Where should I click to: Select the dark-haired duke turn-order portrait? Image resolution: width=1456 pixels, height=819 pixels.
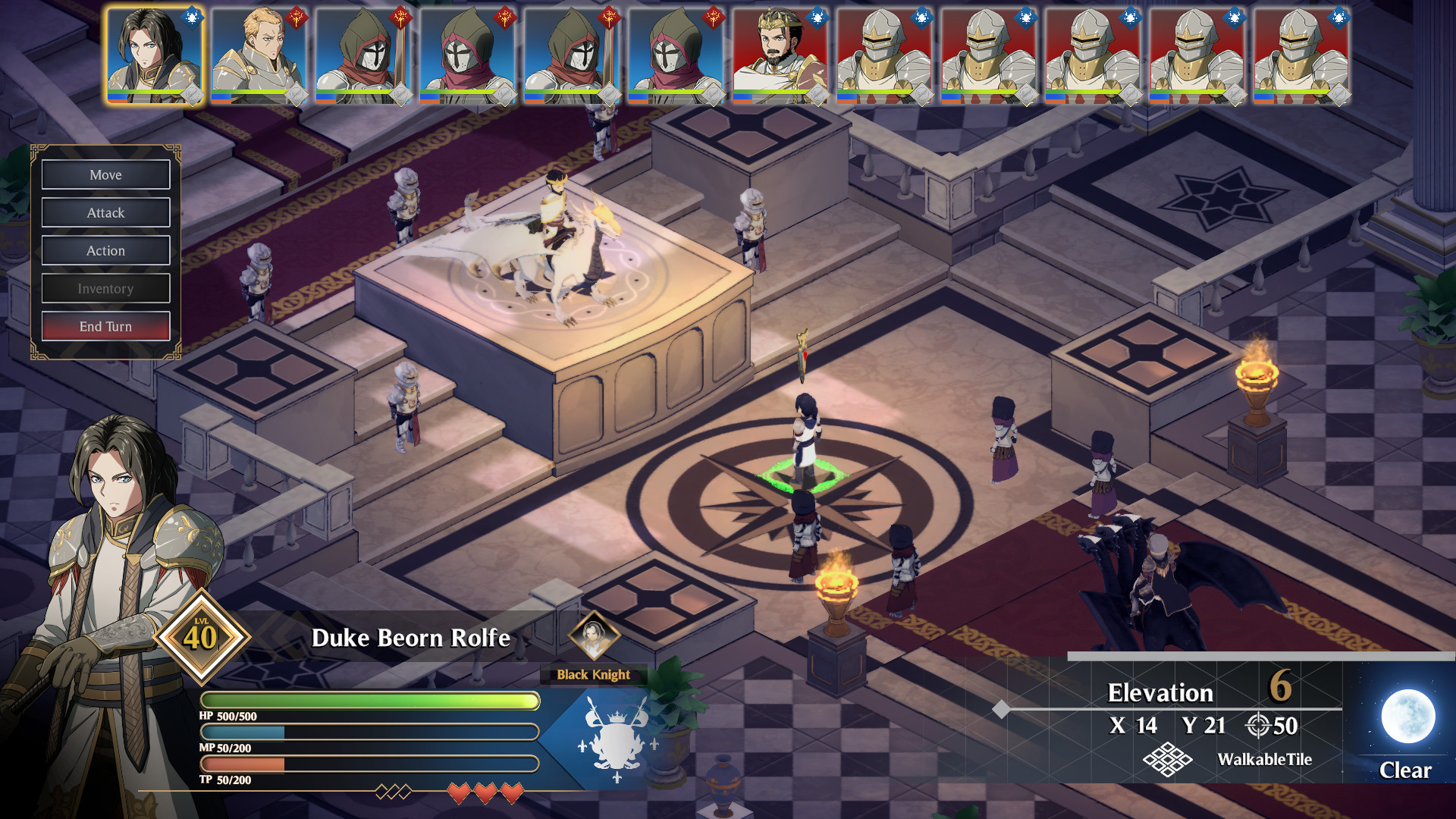coord(154,55)
